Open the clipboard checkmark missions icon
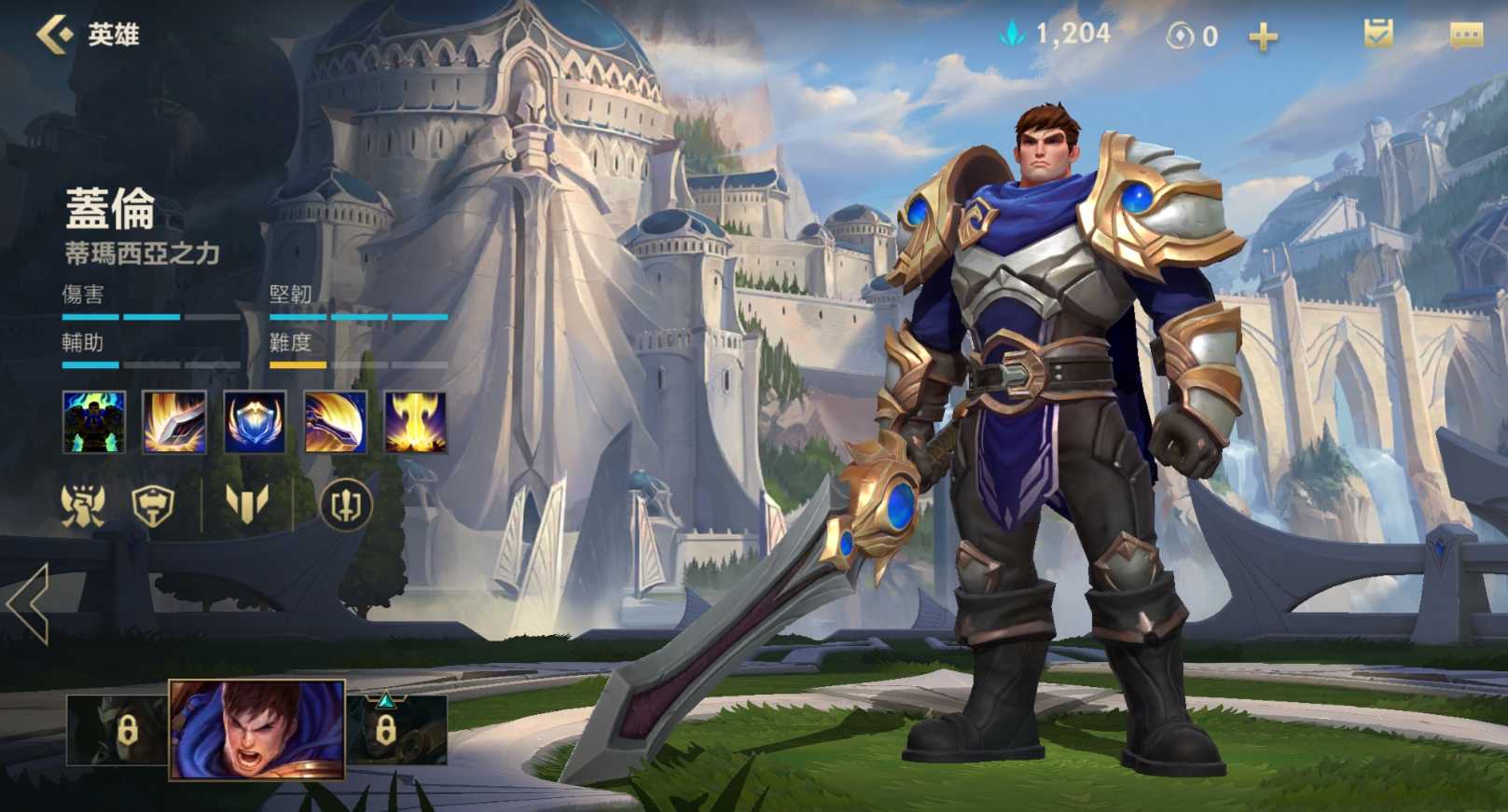1508x812 pixels. 1377,34
